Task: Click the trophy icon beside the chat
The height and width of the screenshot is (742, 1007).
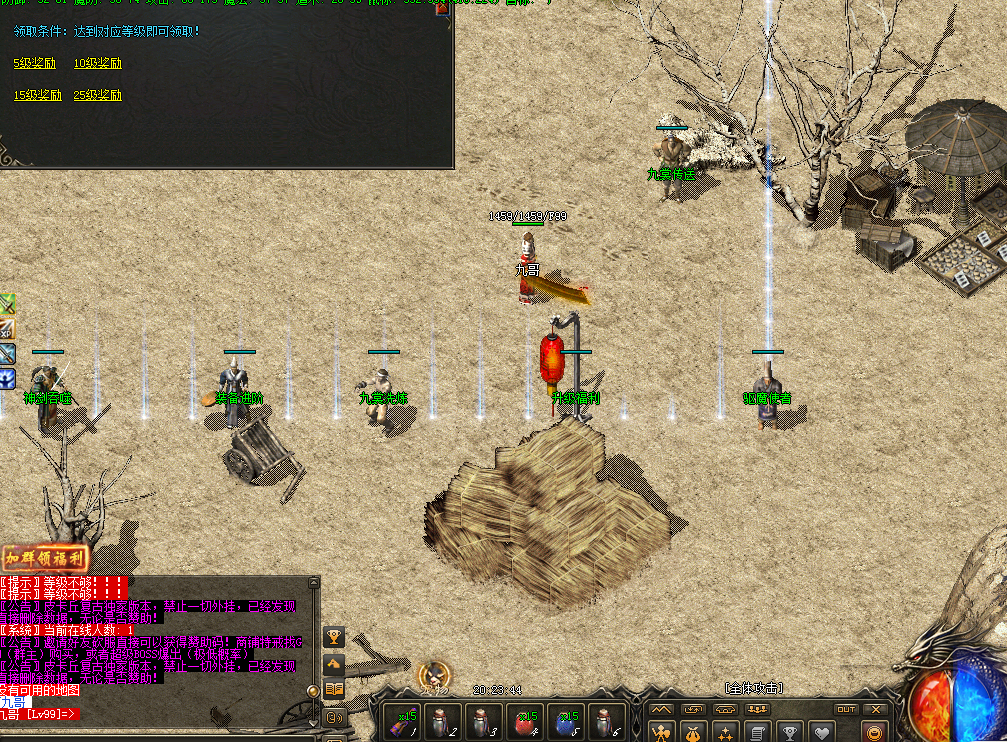Action: (x=334, y=636)
